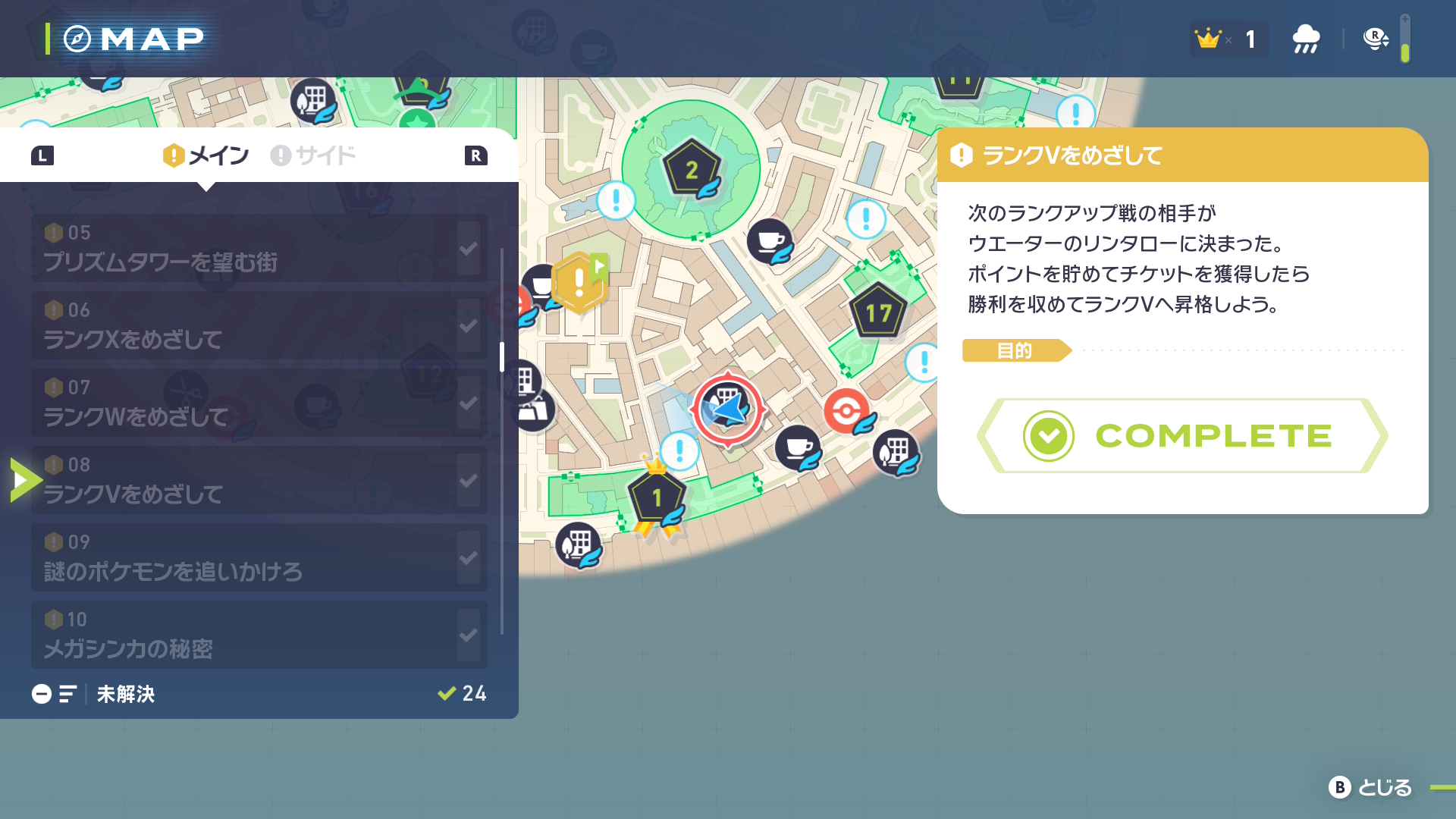The height and width of the screenshot is (819, 1456).
Task: Select the player location arrow marker
Action: tap(726, 408)
